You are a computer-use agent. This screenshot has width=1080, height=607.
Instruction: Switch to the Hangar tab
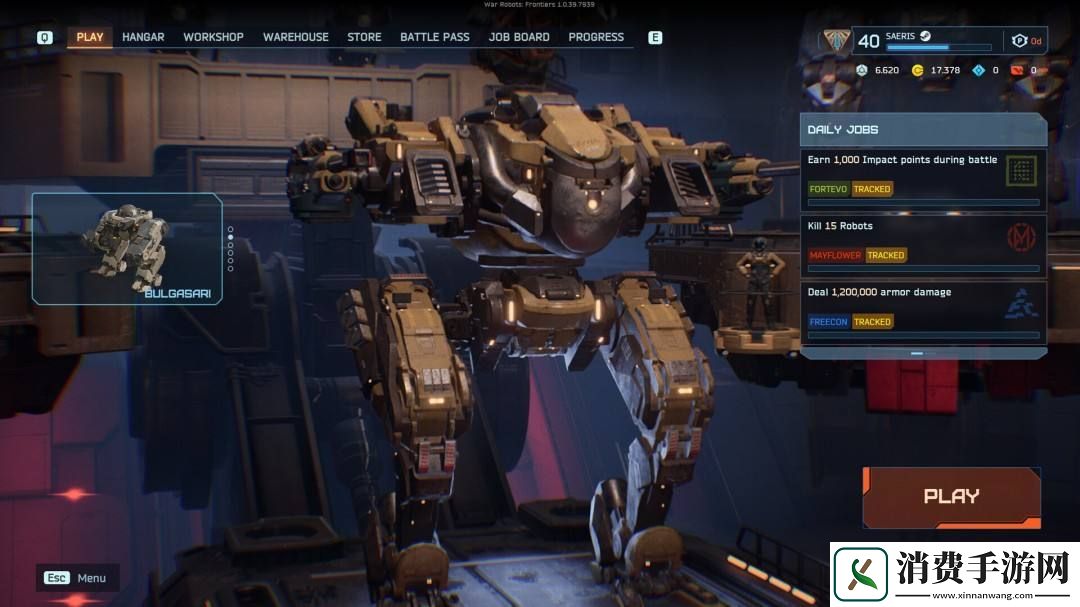143,37
